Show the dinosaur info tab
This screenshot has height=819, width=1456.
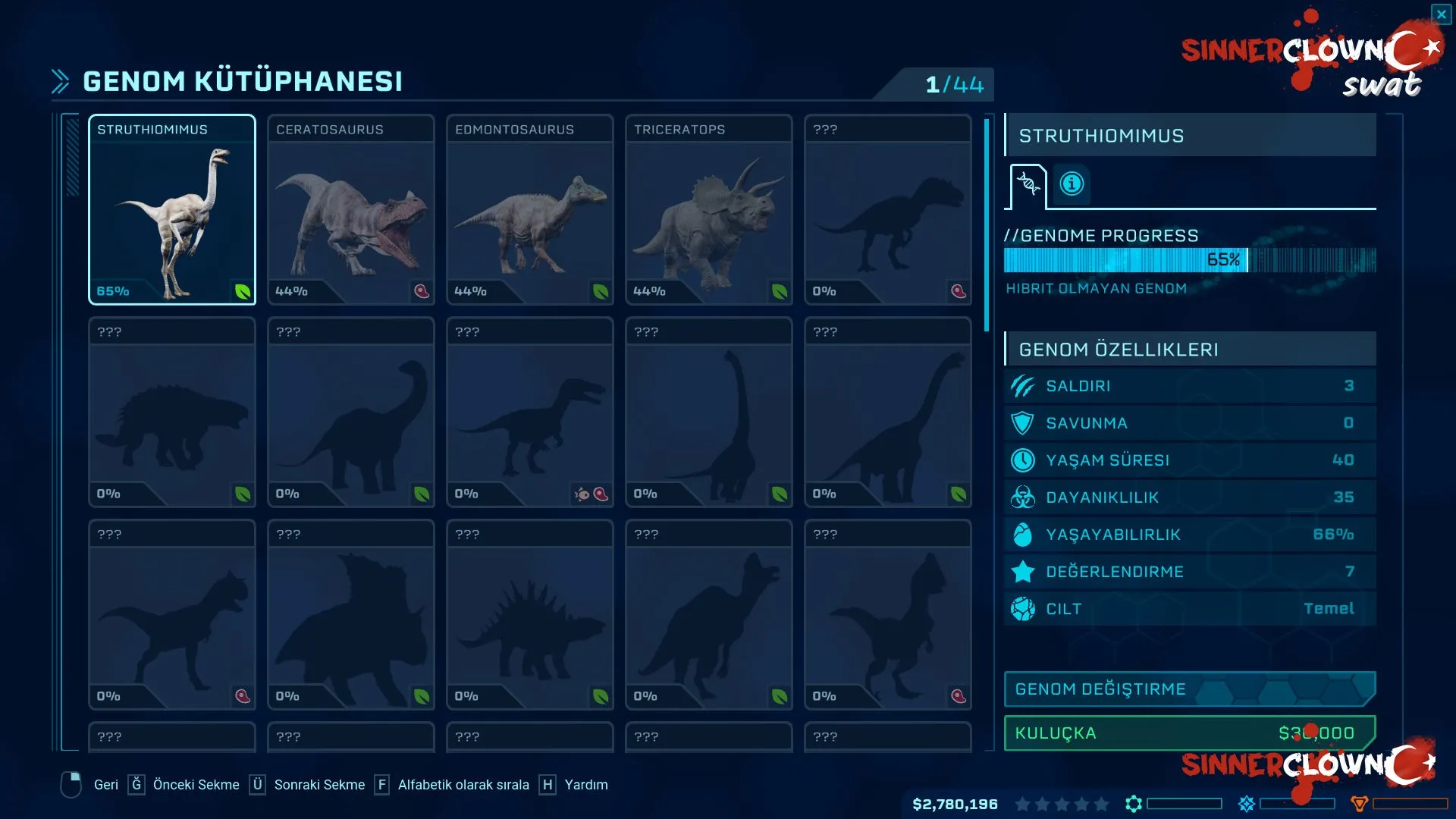coord(1072,184)
